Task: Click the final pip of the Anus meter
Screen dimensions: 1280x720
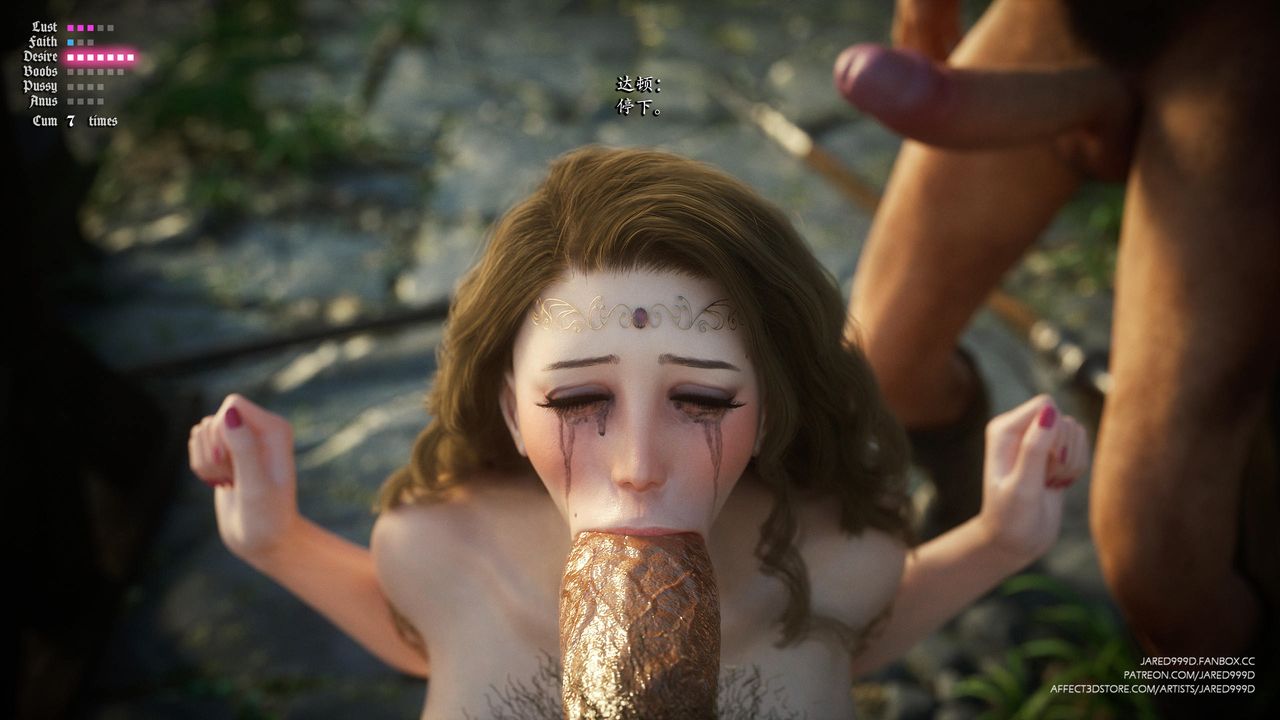Action: 100,101
